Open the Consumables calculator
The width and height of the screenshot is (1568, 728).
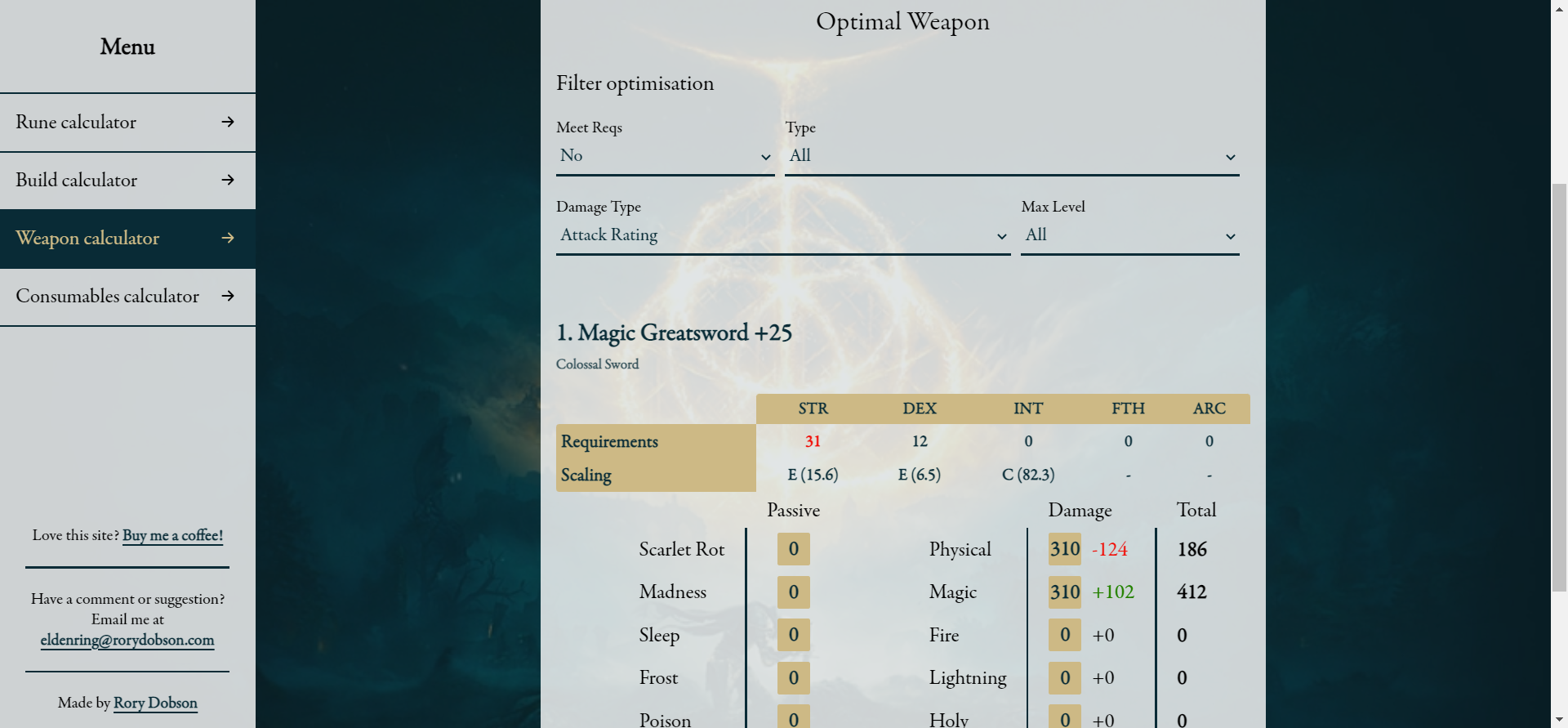pos(127,297)
